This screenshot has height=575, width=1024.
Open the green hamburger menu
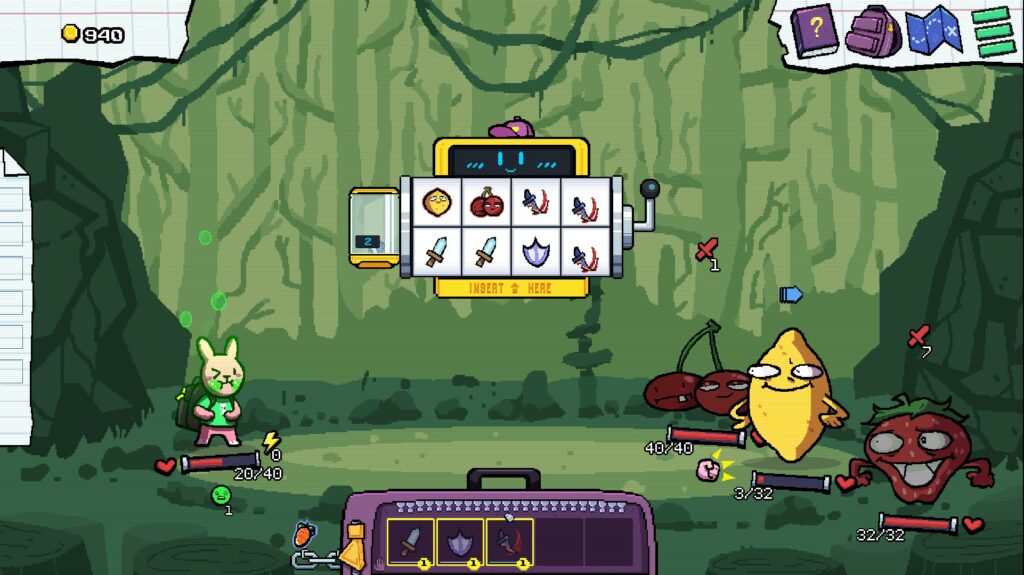pyautogui.click(x=992, y=30)
